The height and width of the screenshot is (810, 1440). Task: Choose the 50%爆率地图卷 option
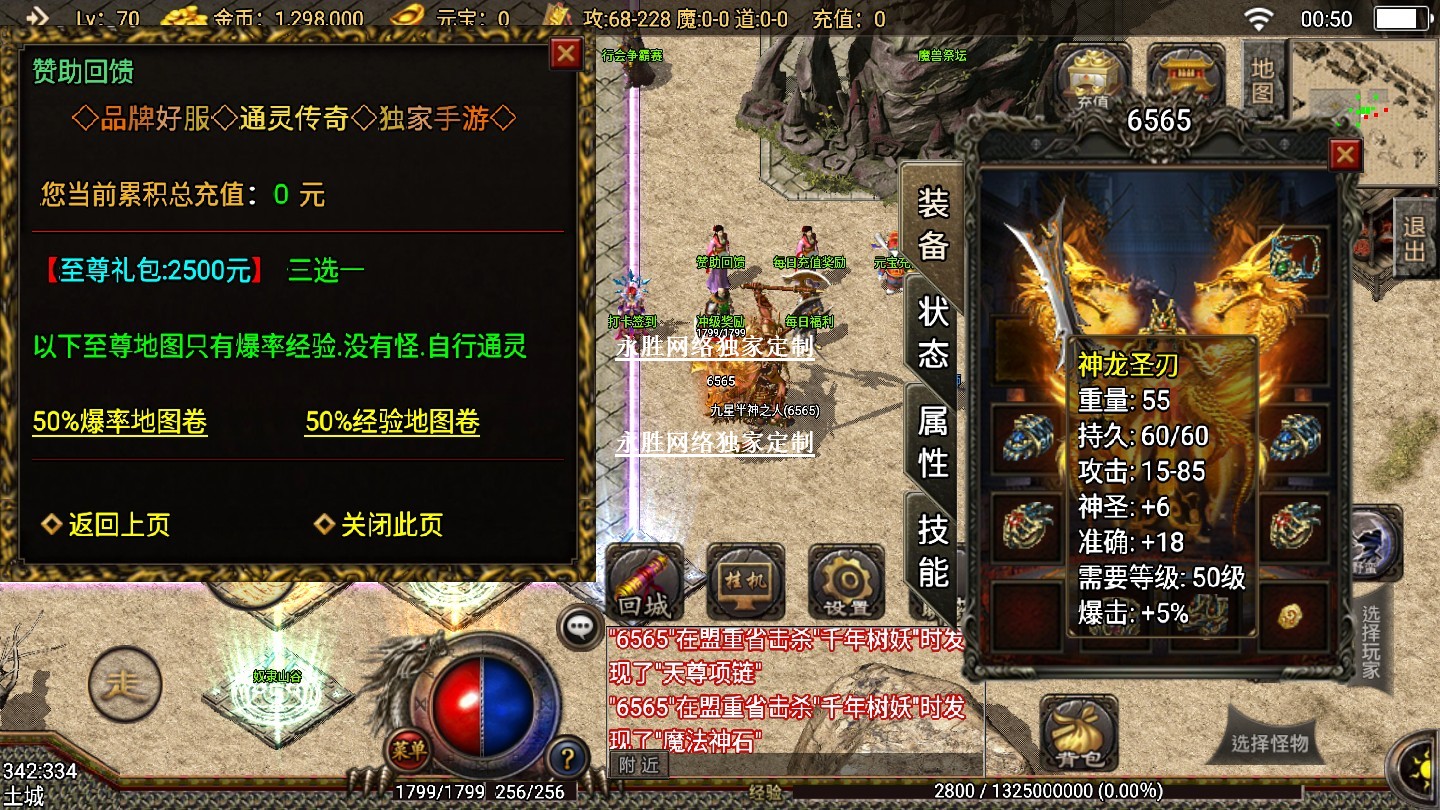[x=120, y=422]
